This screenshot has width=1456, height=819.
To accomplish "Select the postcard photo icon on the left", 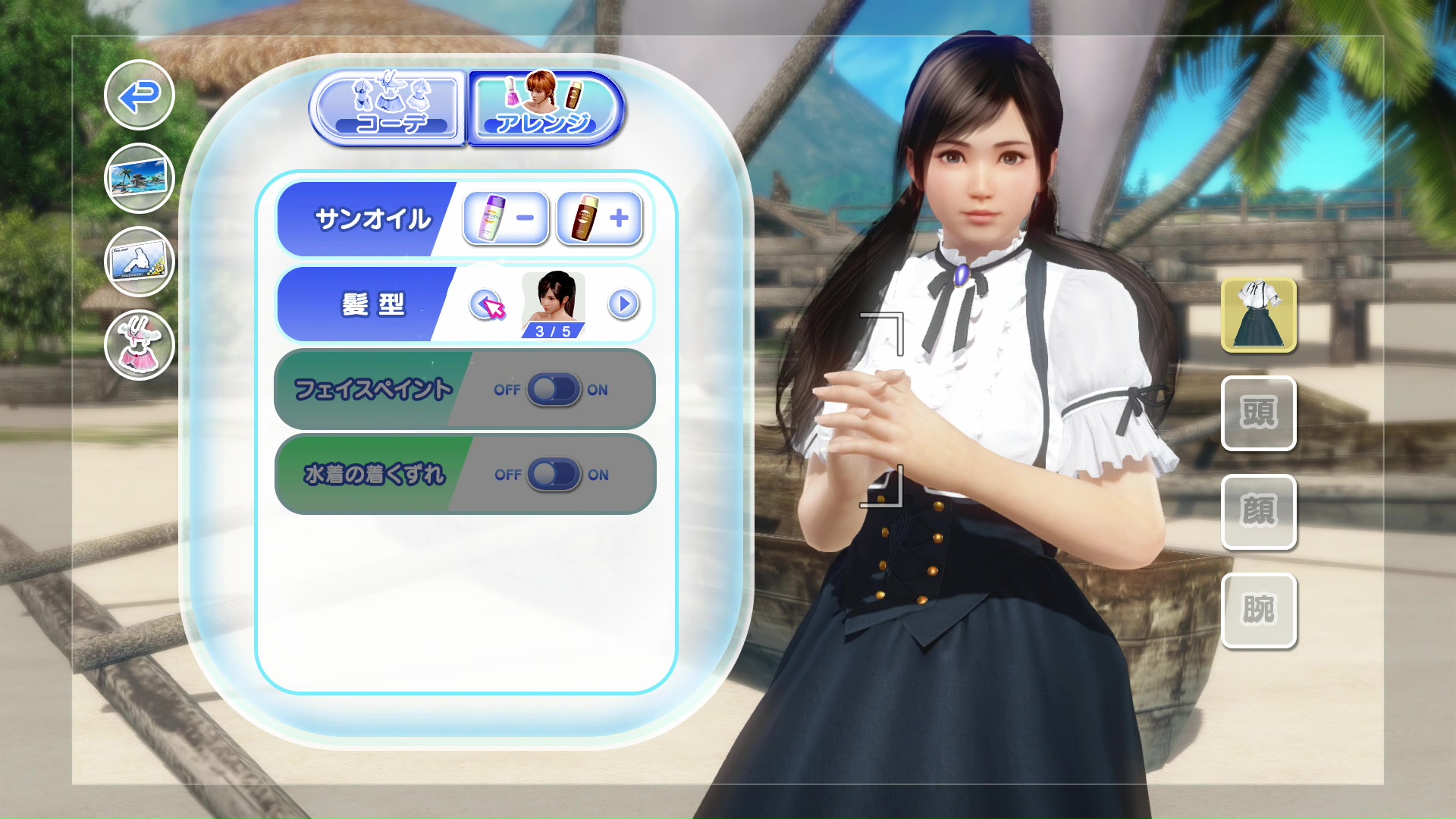I will (139, 262).
